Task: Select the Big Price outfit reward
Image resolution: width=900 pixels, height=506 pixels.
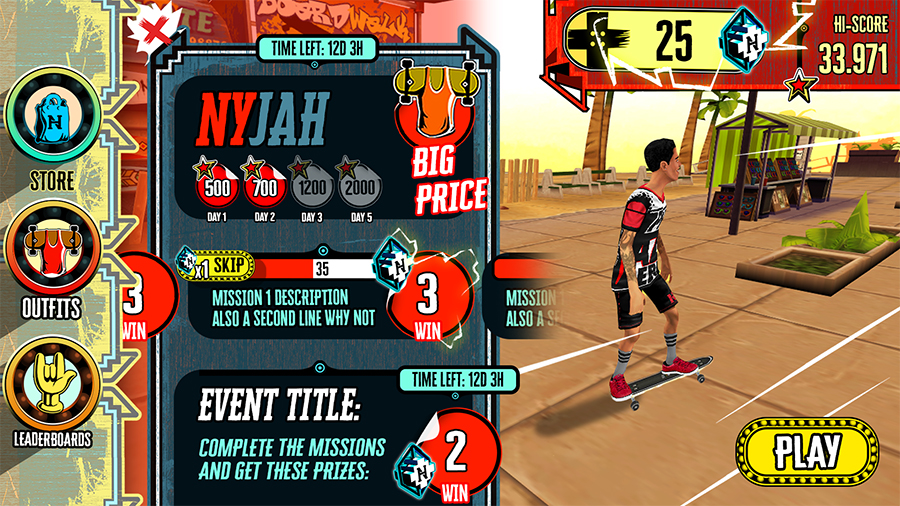Action: coord(437,140)
